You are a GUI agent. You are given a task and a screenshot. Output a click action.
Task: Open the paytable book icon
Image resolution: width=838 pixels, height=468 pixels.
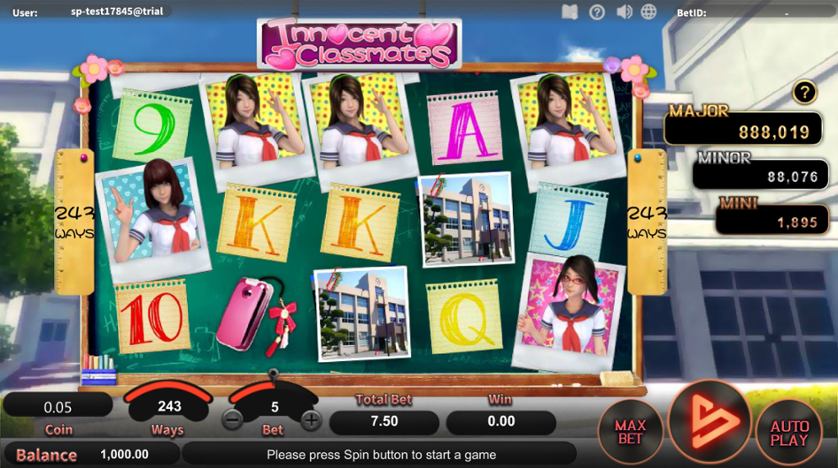(x=570, y=12)
